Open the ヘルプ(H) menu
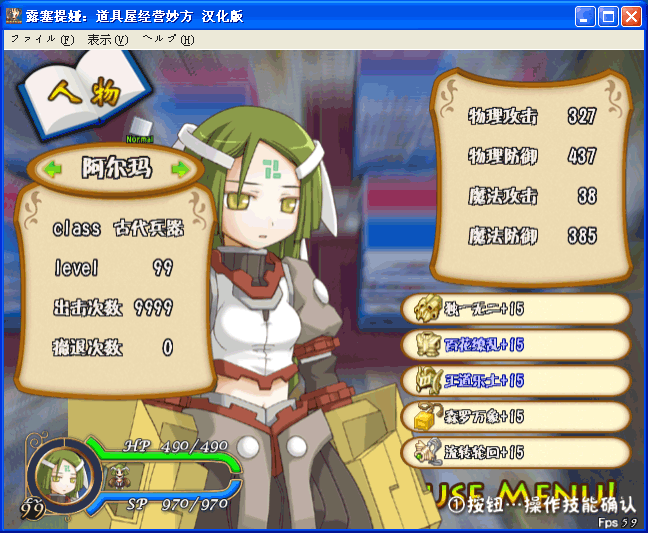 tap(168, 40)
